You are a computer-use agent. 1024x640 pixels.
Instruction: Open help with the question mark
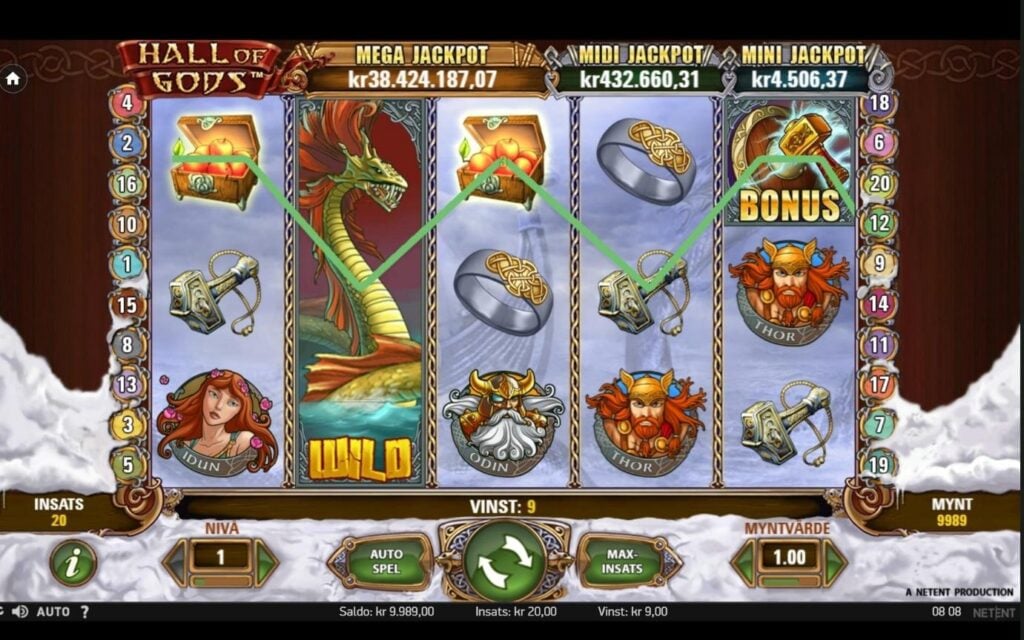[85, 611]
